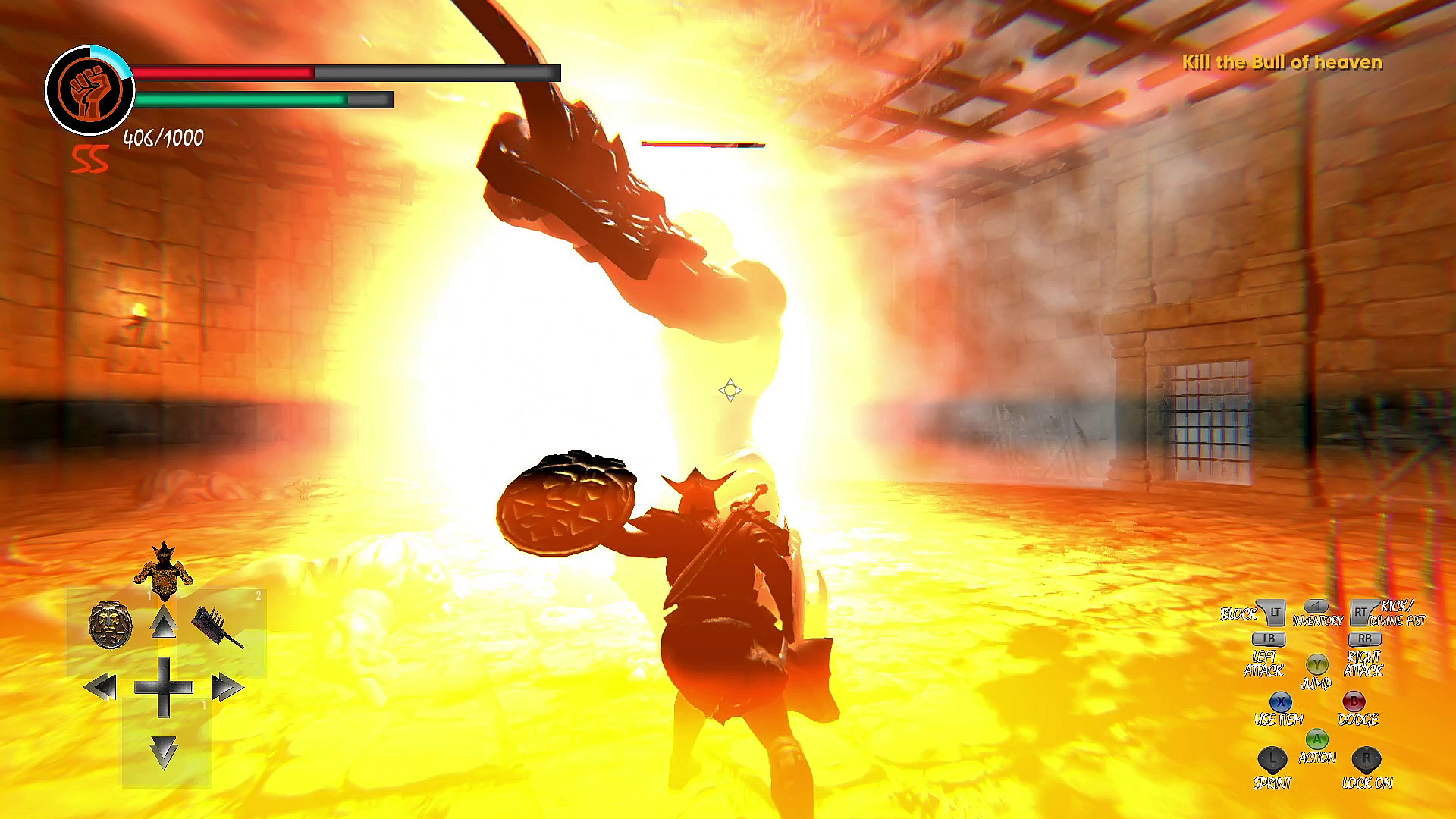Click the spiked club weapon icon
The width and height of the screenshot is (1456, 819).
coord(216,626)
